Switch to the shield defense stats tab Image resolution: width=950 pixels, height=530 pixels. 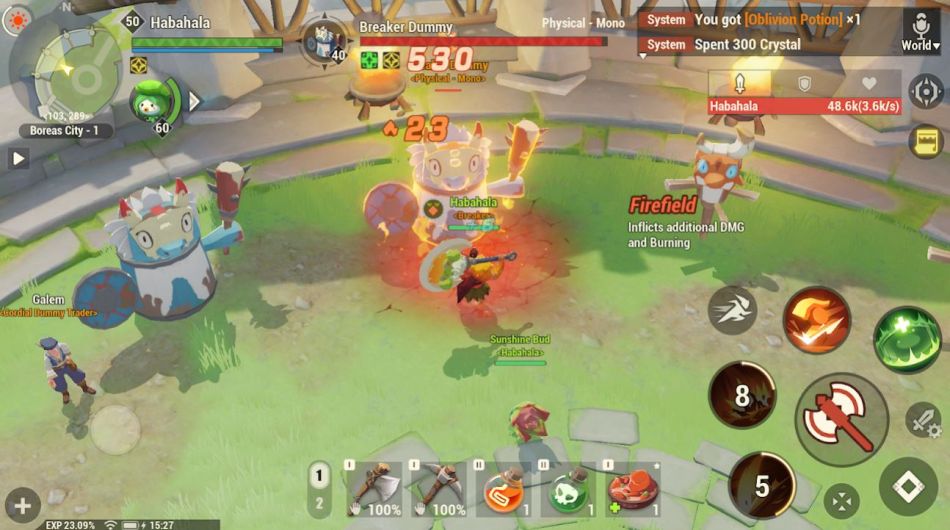pos(804,84)
